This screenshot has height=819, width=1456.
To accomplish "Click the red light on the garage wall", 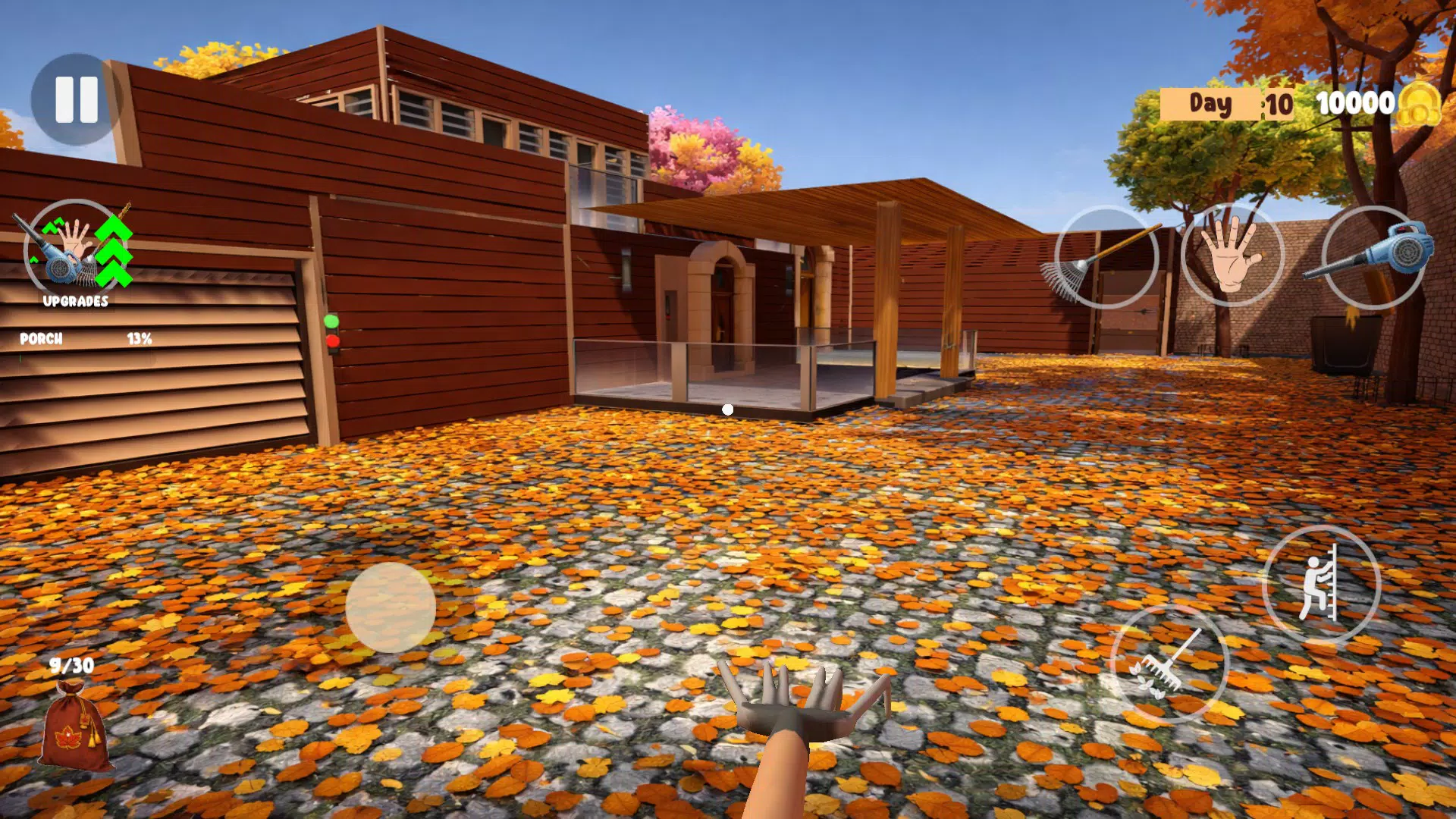I will 333,343.
